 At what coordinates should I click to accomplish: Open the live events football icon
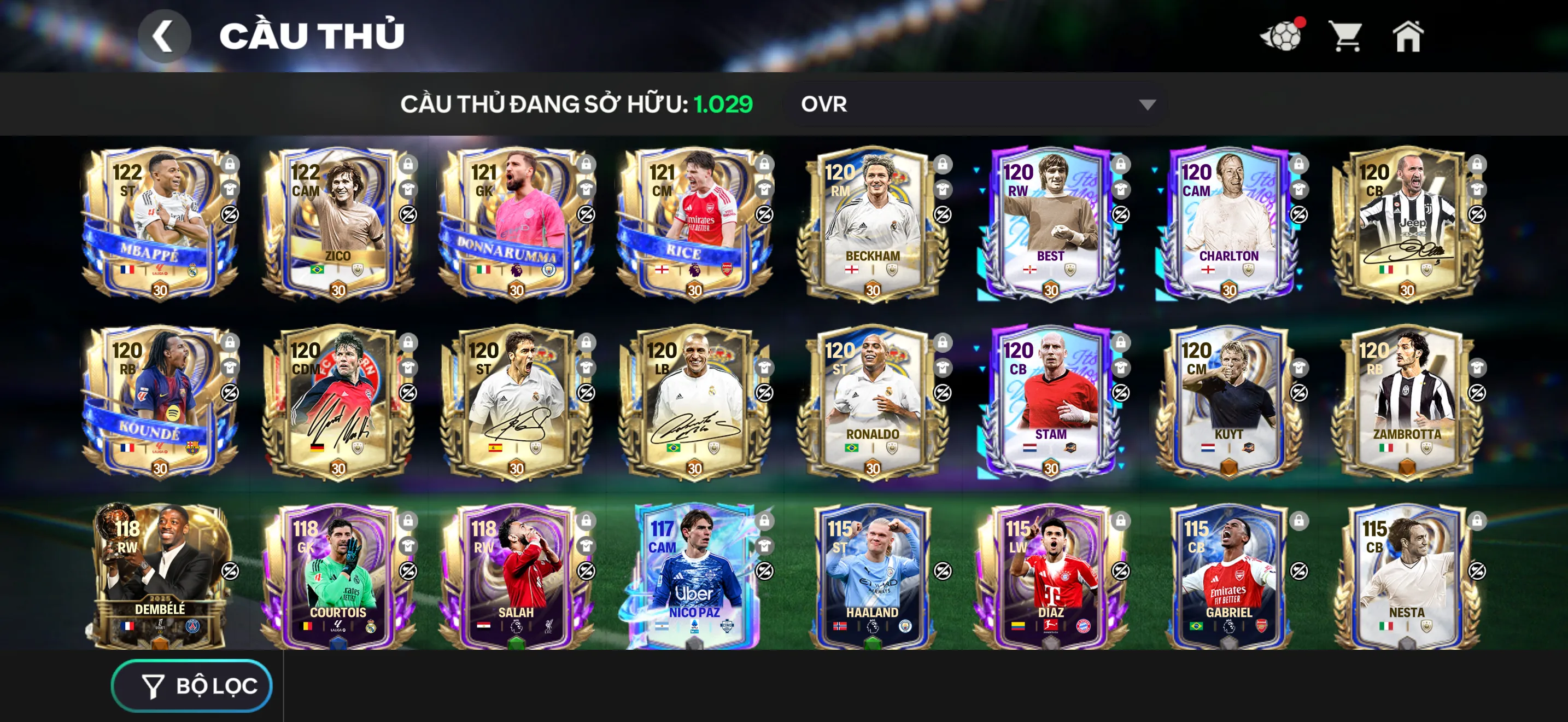pyautogui.click(x=1283, y=38)
